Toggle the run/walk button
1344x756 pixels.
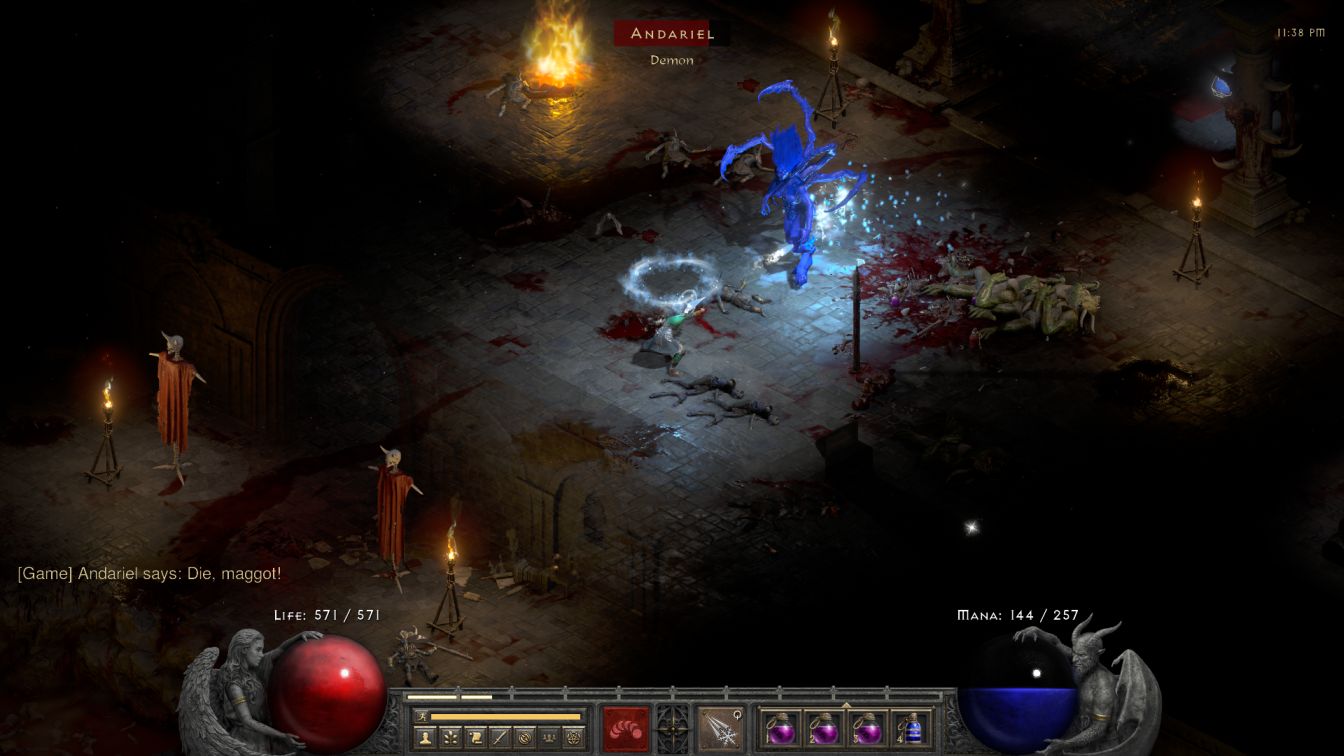[x=421, y=716]
